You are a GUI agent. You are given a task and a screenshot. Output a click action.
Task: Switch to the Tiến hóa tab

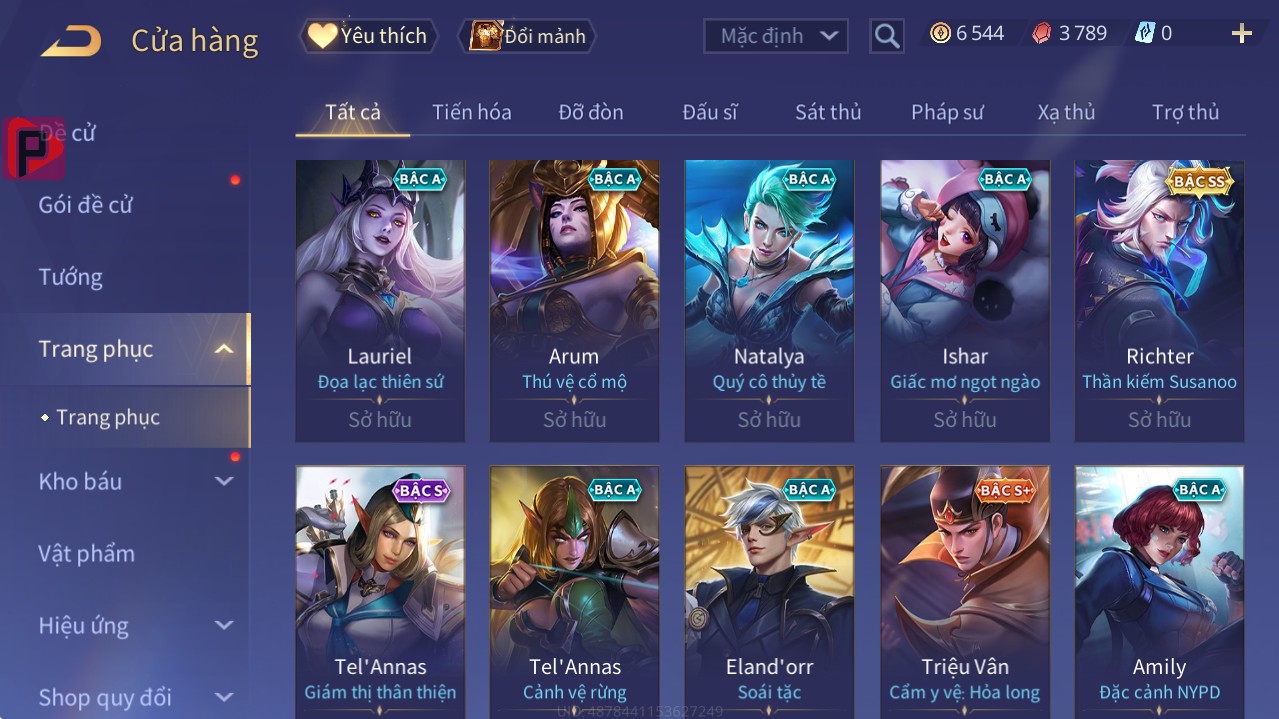pyautogui.click(x=471, y=112)
